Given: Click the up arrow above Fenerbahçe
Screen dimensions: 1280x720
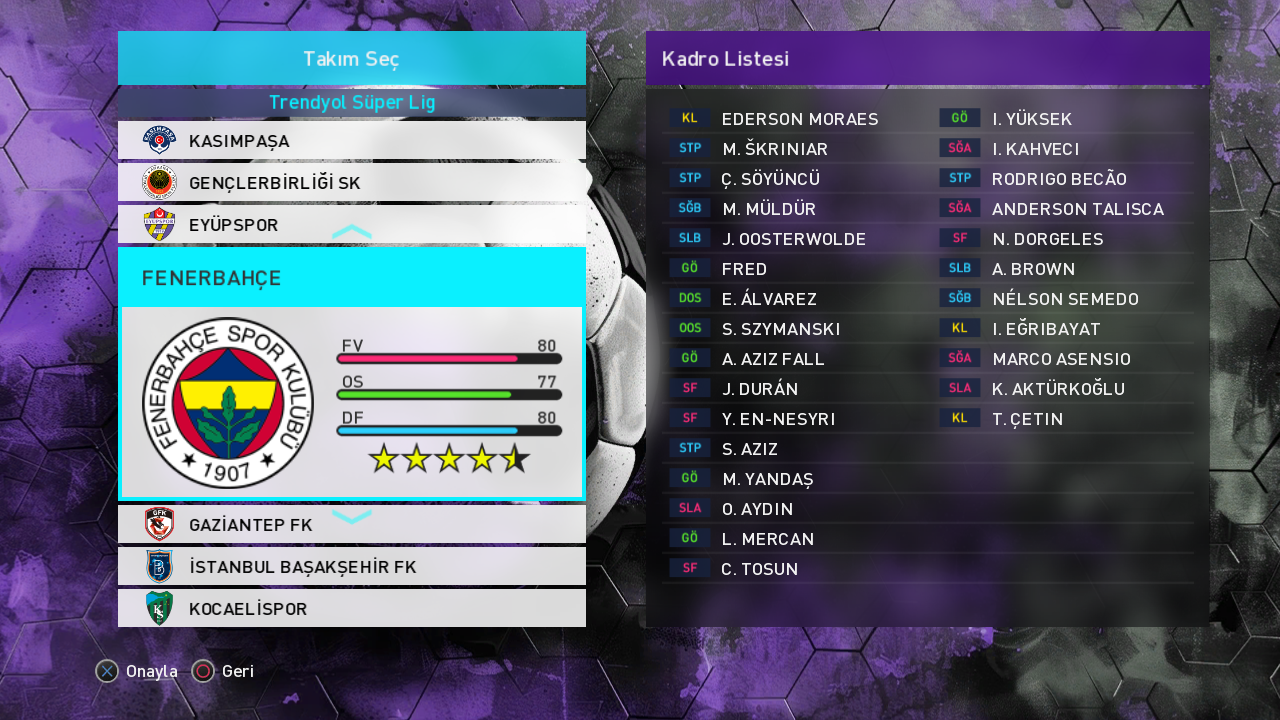Looking at the screenshot, I should (351, 232).
